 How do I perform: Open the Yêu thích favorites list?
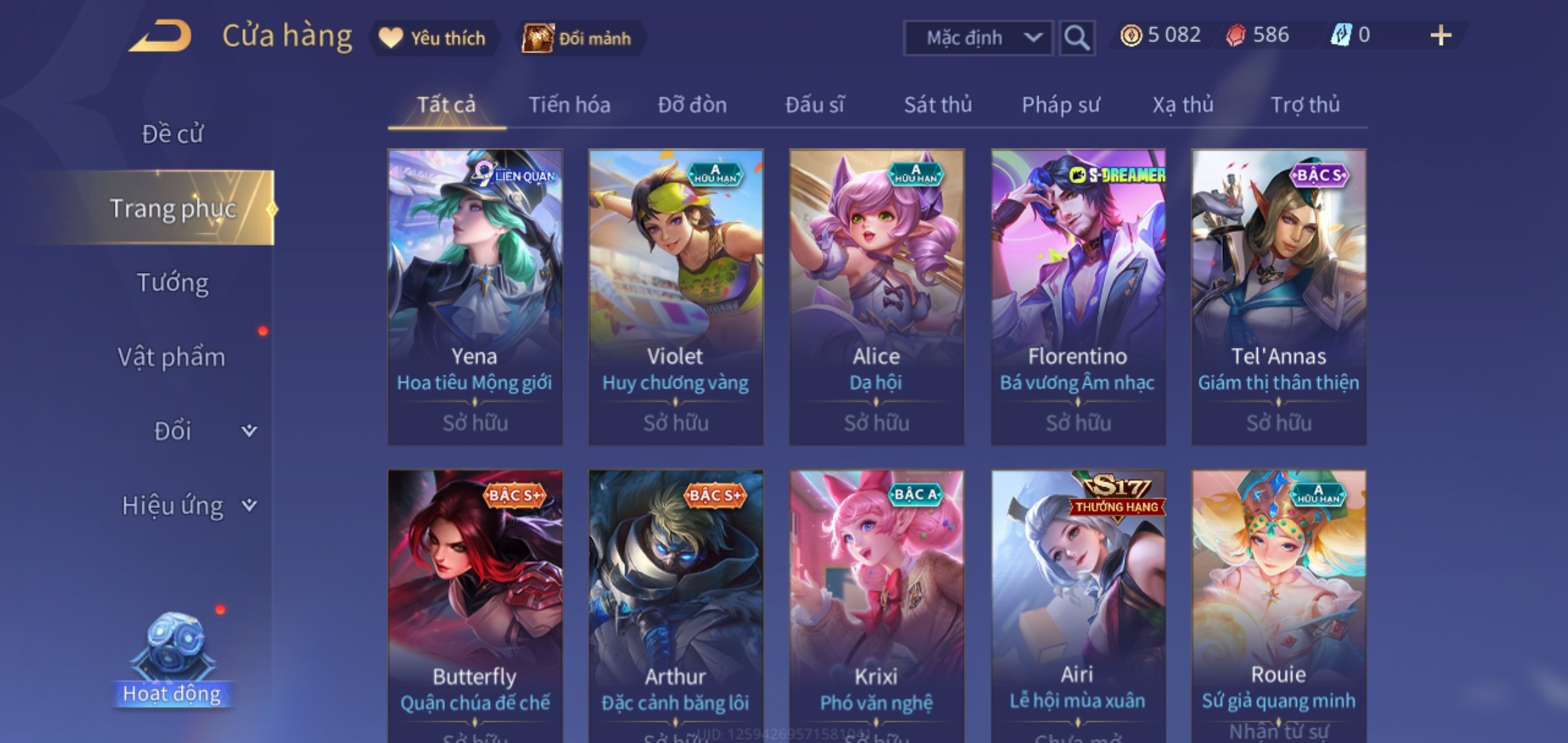pos(433,38)
